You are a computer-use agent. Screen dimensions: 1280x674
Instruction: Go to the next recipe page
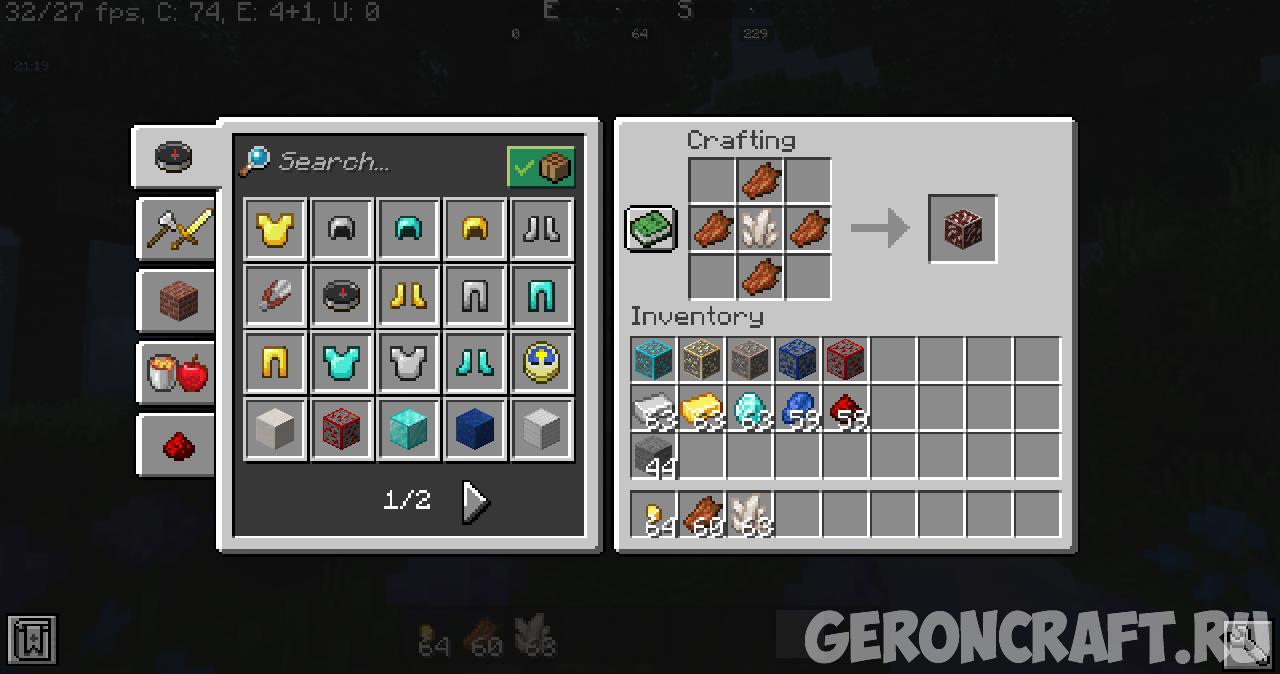pyautogui.click(x=475, y=501)
